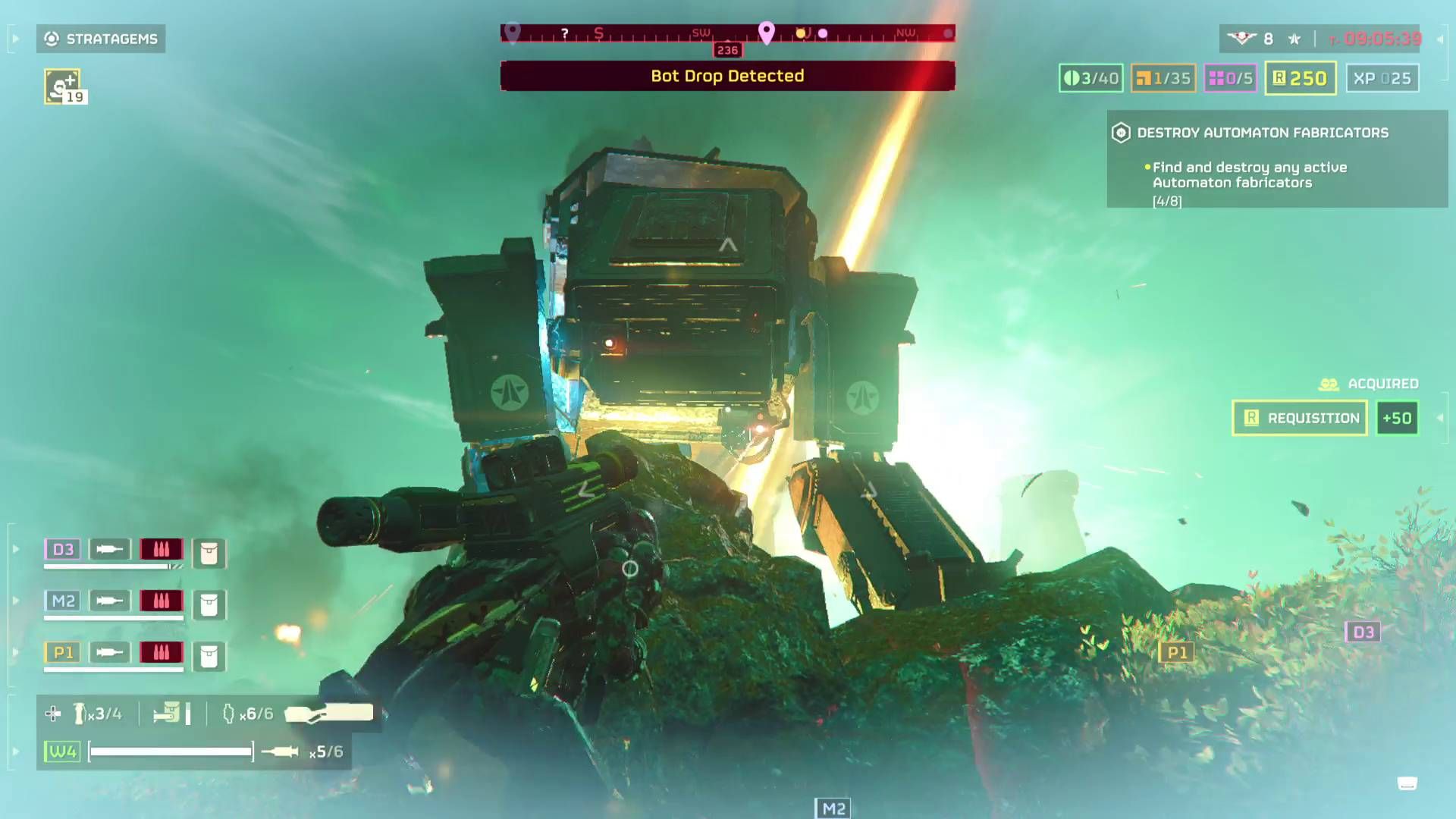This screenshot has width=1456, height=819.
Task: Click the grenade icon showing x6/6
Action: 227,713
